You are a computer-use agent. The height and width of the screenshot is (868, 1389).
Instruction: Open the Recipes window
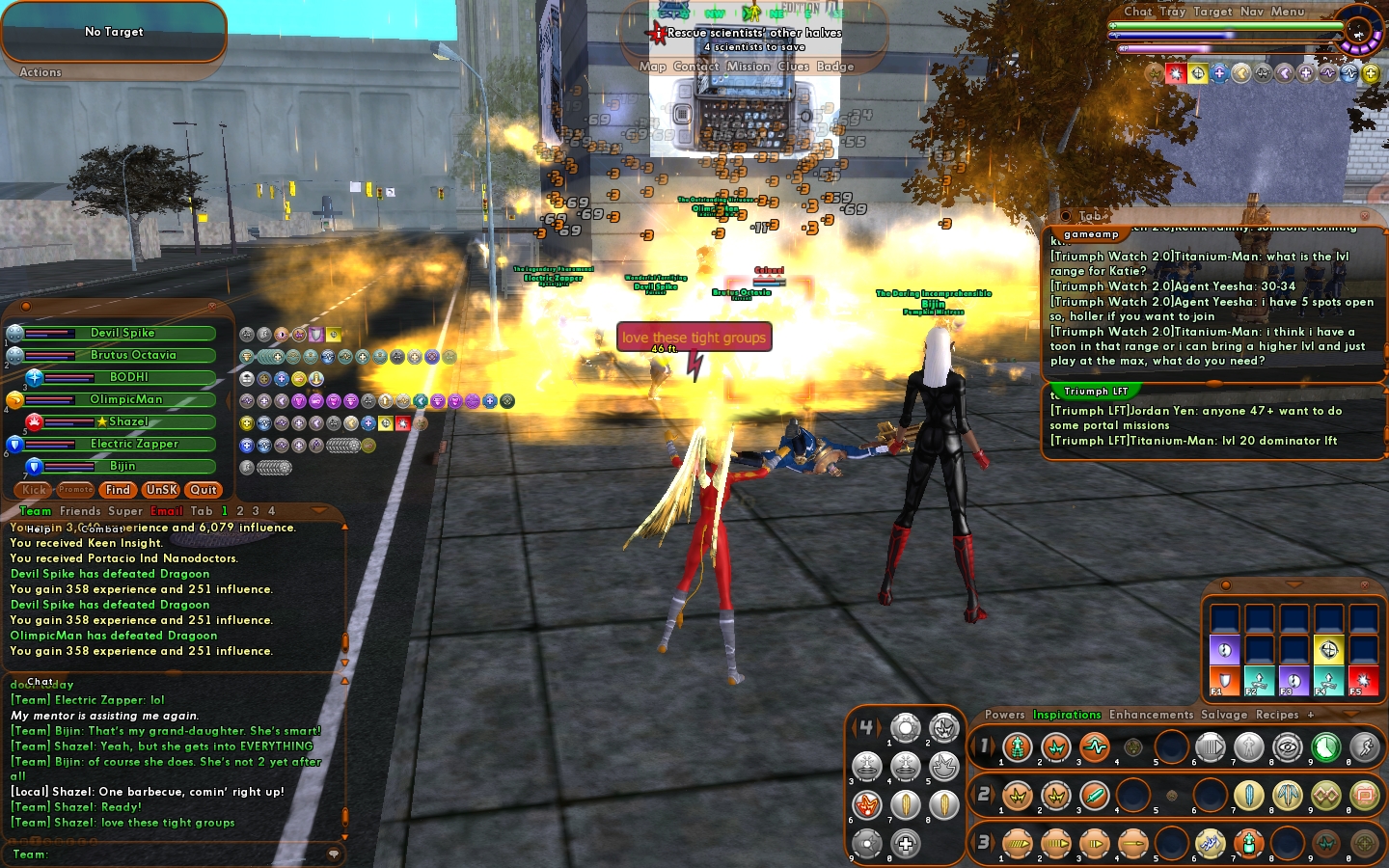coord(1277,715)
